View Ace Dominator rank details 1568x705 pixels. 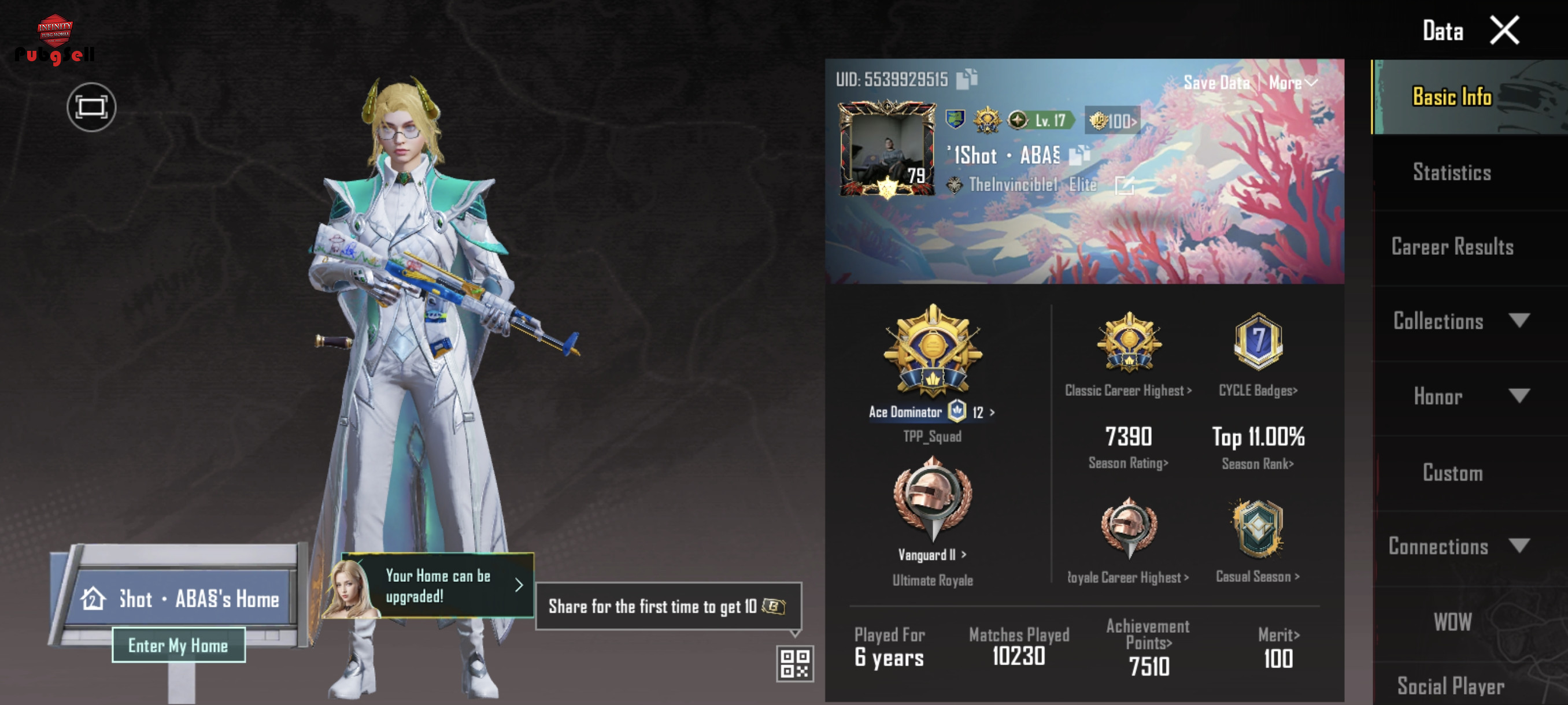(x=932, y=412)
